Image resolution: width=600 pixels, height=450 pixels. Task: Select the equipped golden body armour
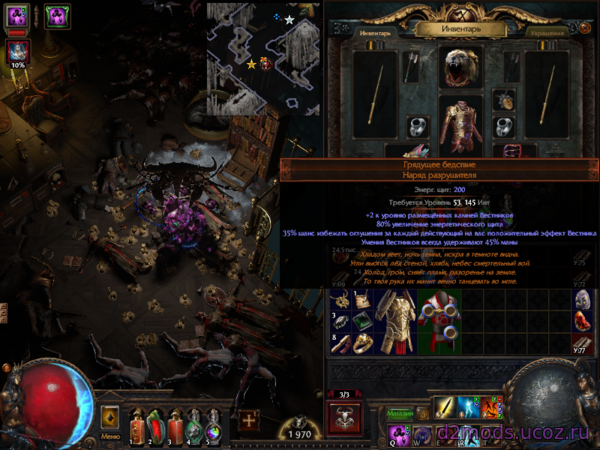pos(461,125)
